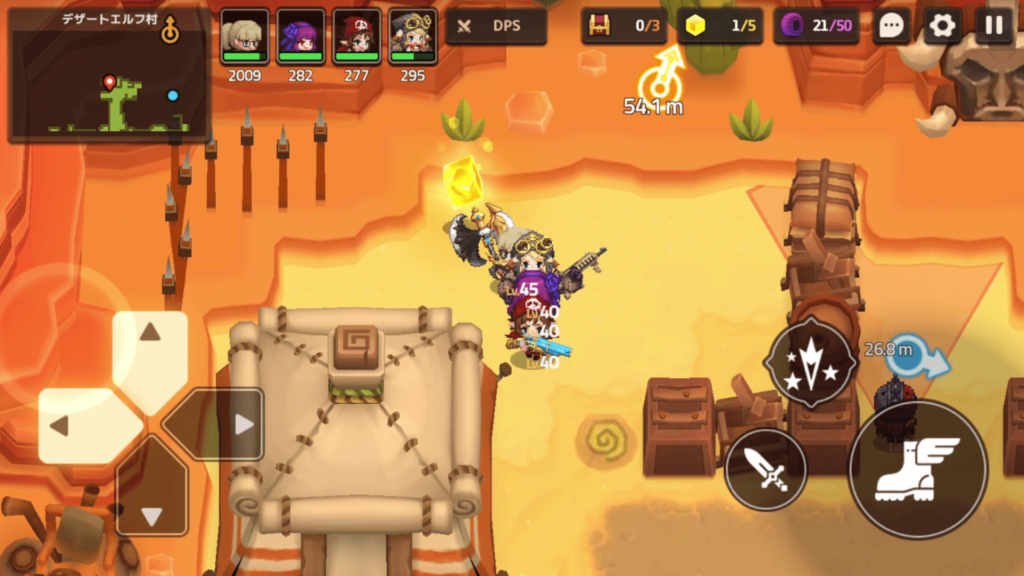This screenshot has width=1024, height=576.
Task: Select the goggles hero portrait with 295 HP
Action: pyautogui.click(x=412, y=37)
